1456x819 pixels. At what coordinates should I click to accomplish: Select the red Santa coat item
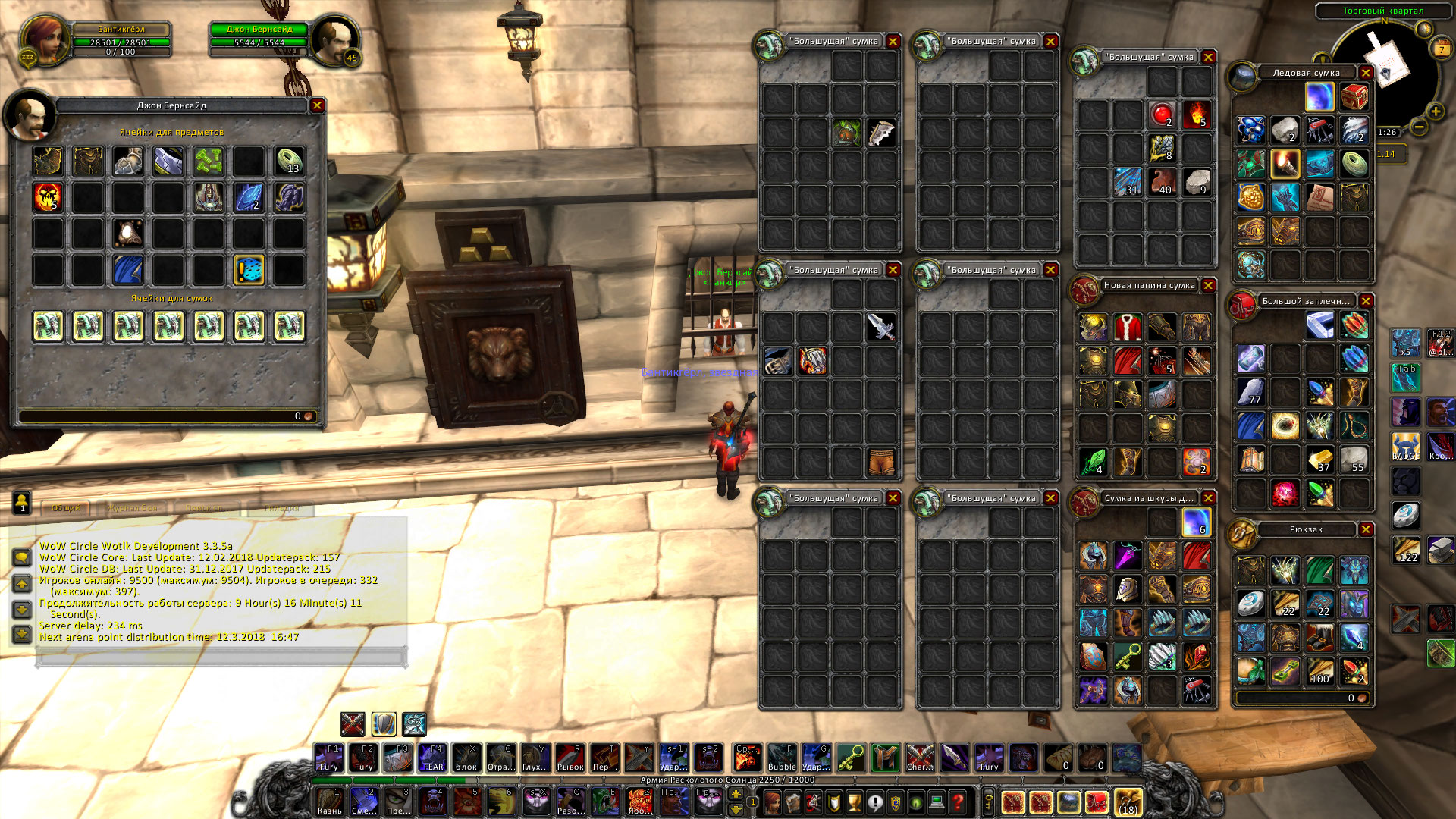(x=1128, y=328)
